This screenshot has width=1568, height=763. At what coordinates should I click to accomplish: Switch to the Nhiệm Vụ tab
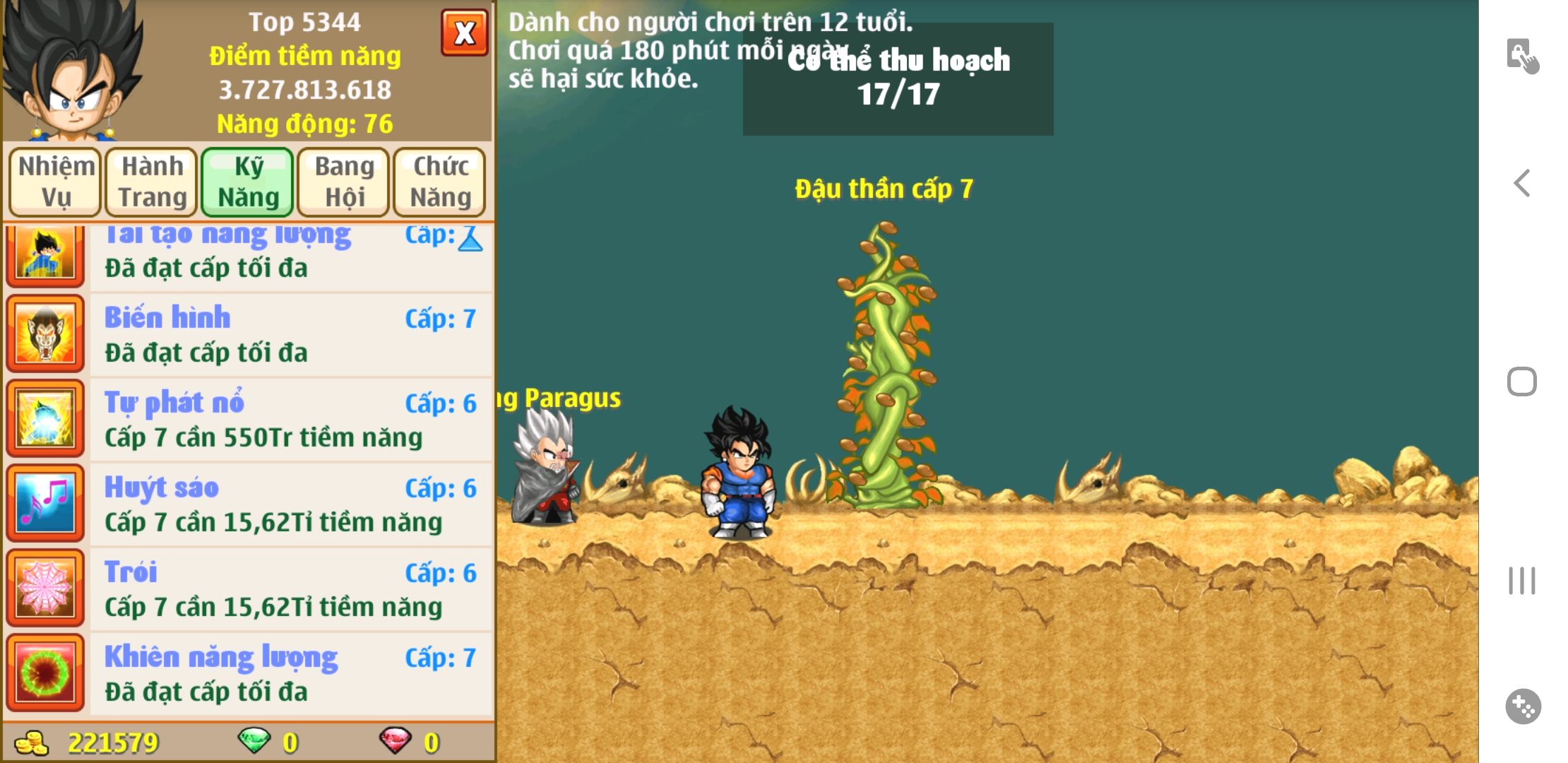[x=56, y=182]
